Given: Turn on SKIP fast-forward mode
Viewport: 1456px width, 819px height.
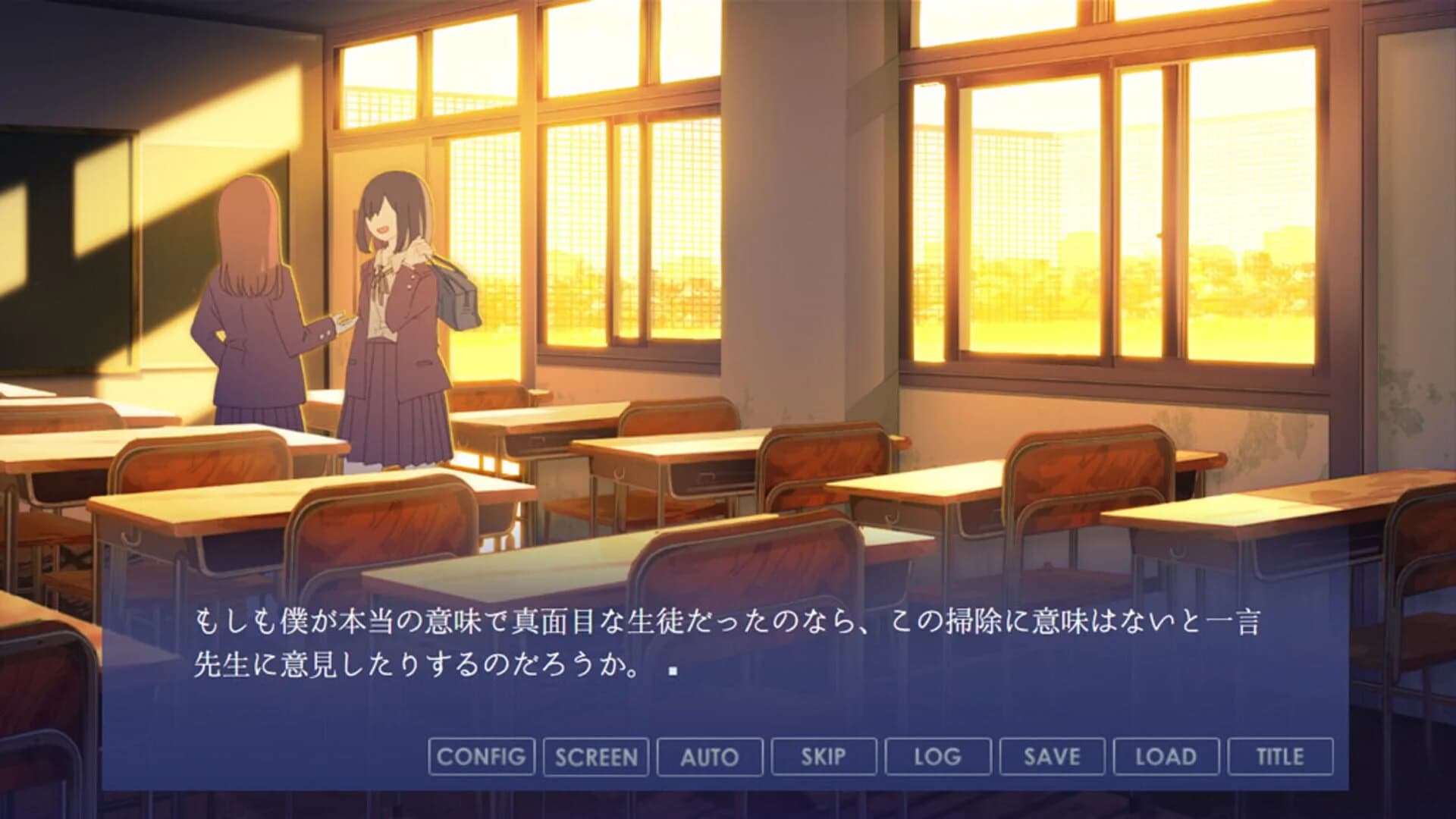Looking at the screenshot, I should coord(824,756).
